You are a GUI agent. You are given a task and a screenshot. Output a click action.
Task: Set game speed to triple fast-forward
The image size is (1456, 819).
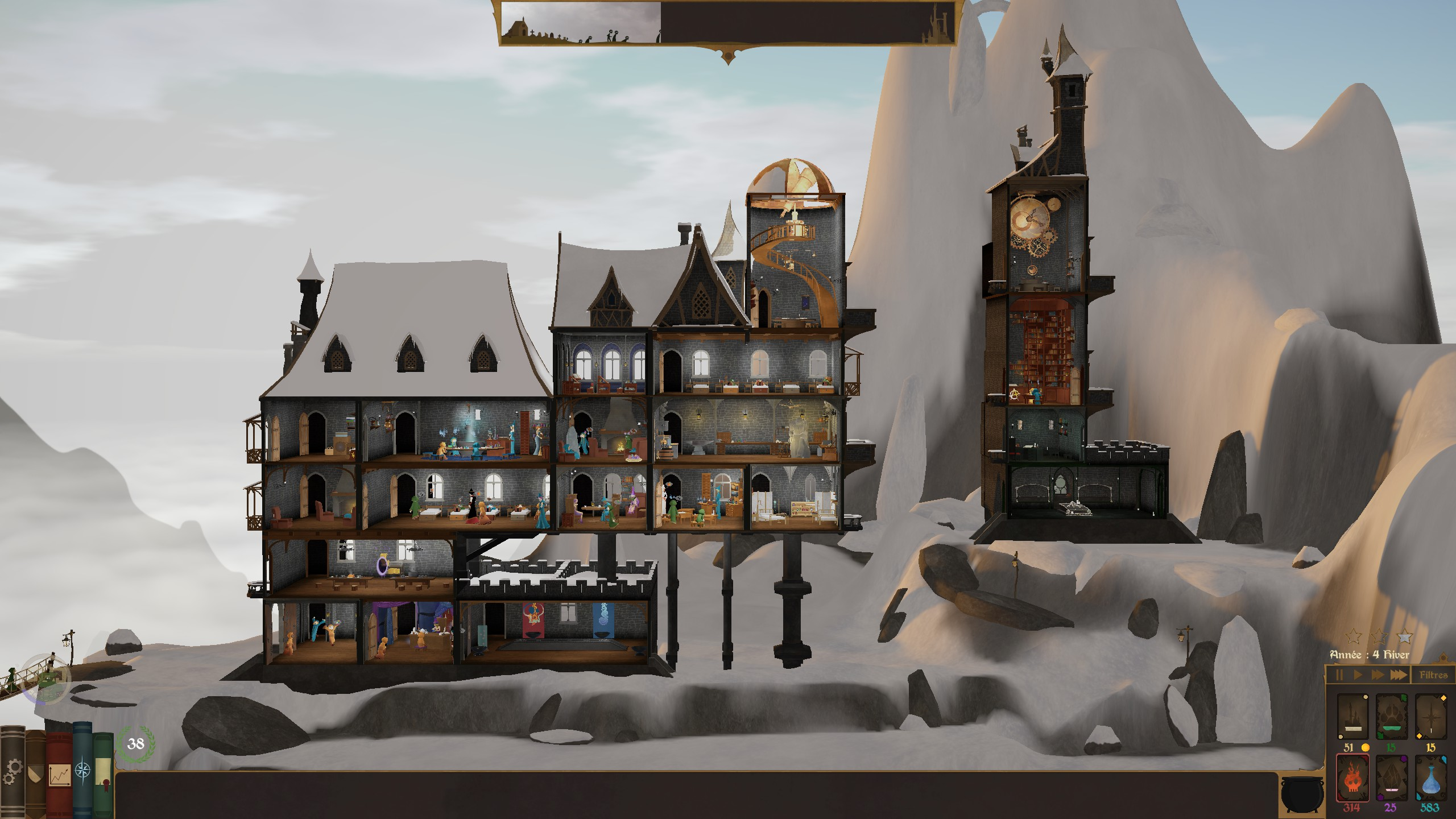click(1399, 675)
